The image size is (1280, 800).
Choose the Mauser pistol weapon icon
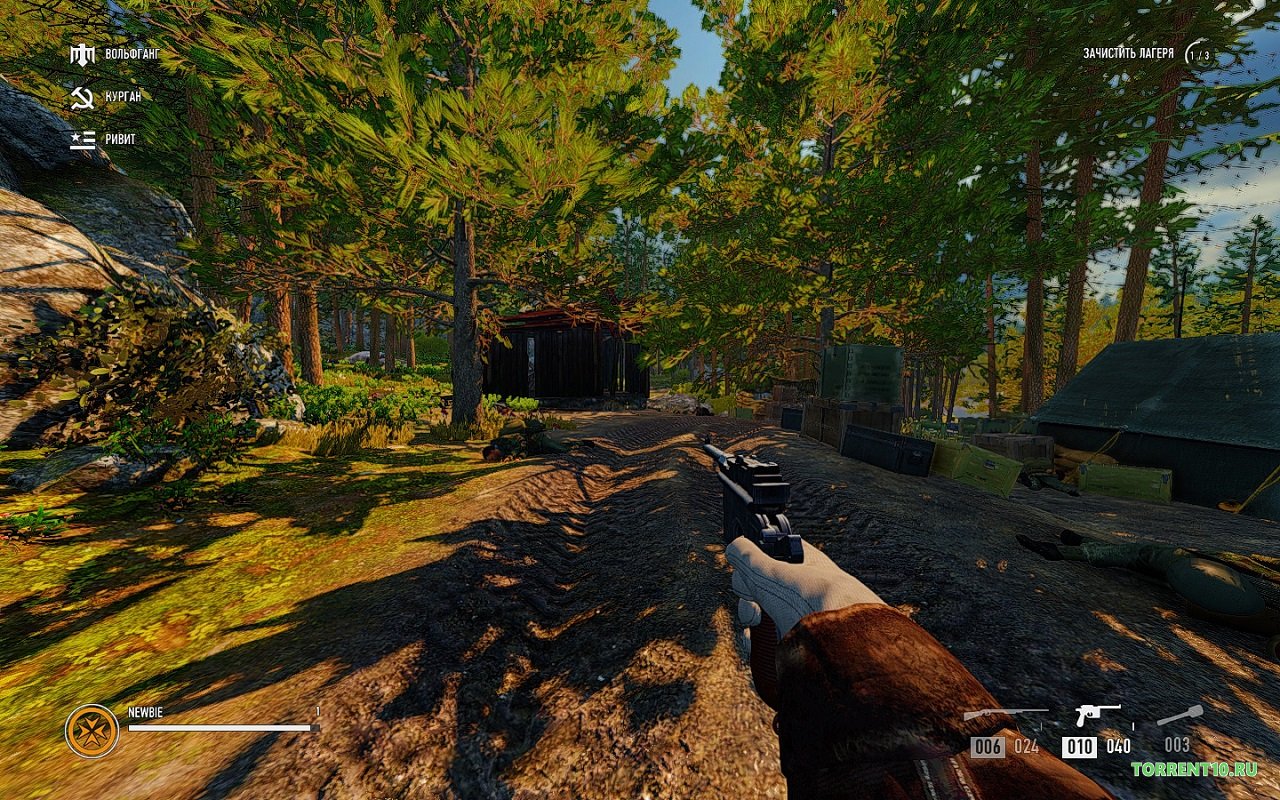1097,714
